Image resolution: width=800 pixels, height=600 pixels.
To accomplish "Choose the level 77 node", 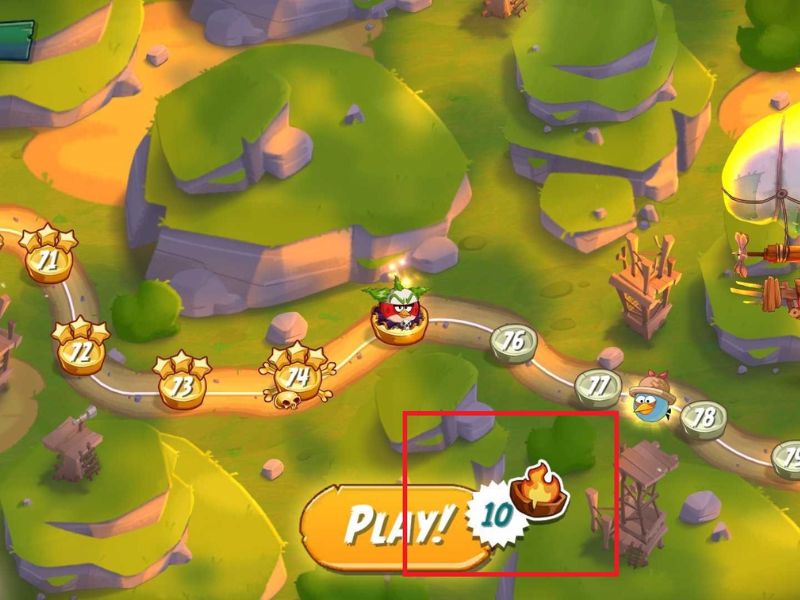I will click(598, 385).
